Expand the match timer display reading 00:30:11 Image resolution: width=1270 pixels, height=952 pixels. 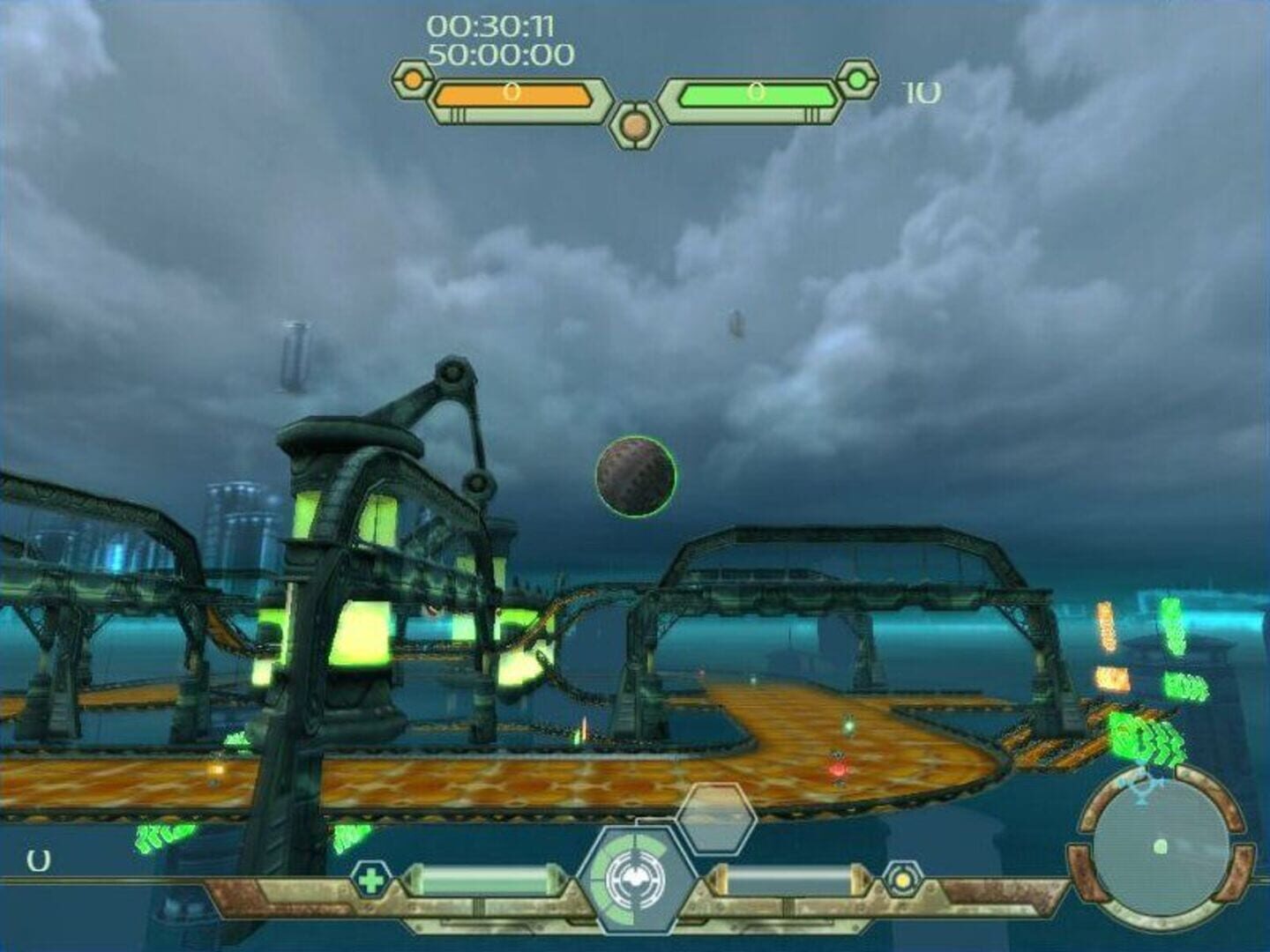[490, 27]
